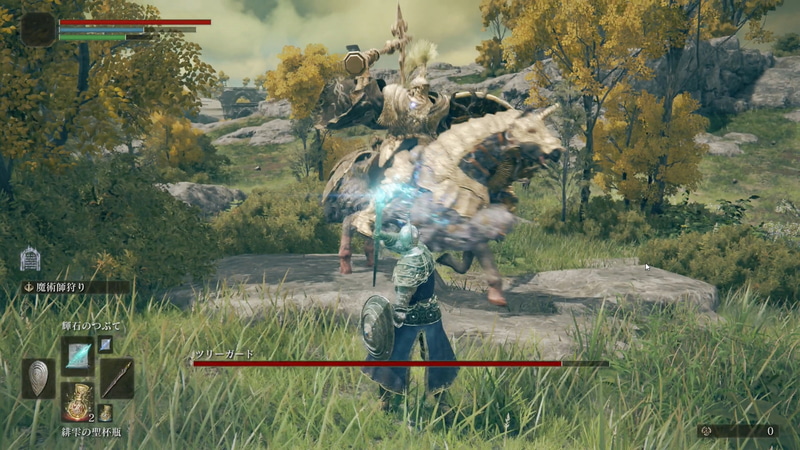The width and height of the screenshot is (800, 450).
Task: Select the Glintstone Pebble spell slot
Action: 78,354
